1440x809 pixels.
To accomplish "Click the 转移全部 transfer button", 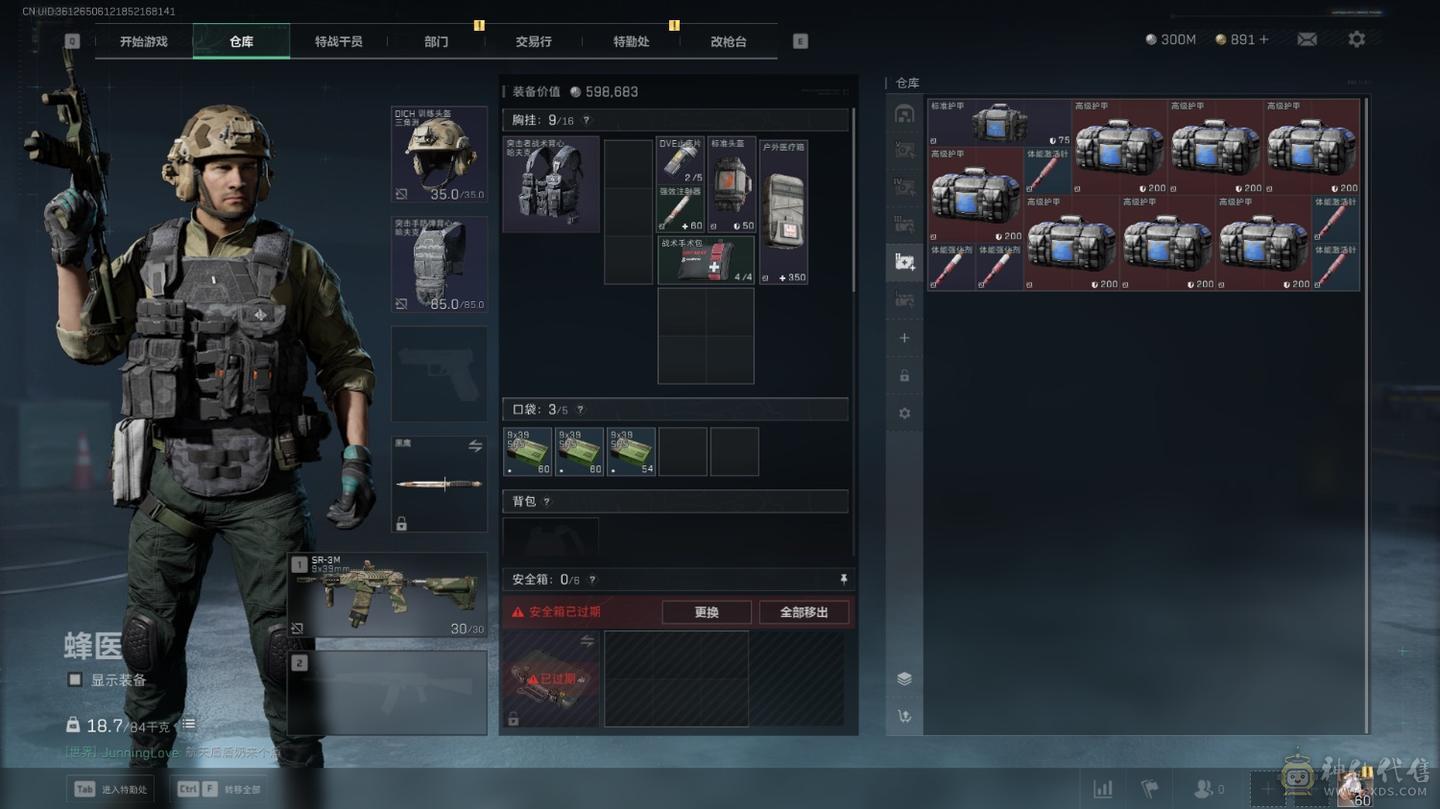I will click(x=220, y=789).
